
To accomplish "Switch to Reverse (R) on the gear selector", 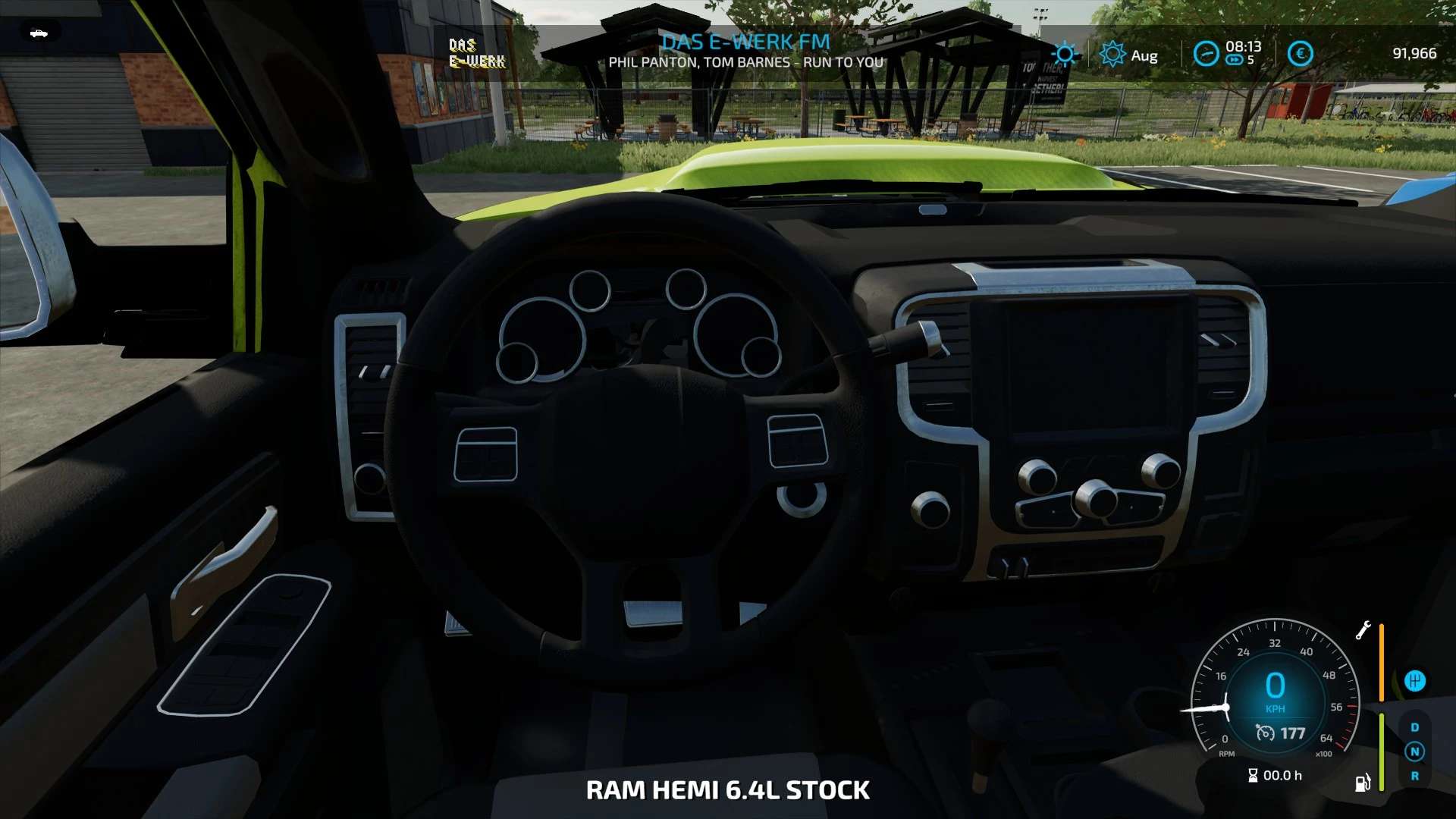I will (x=1414, y=776).
